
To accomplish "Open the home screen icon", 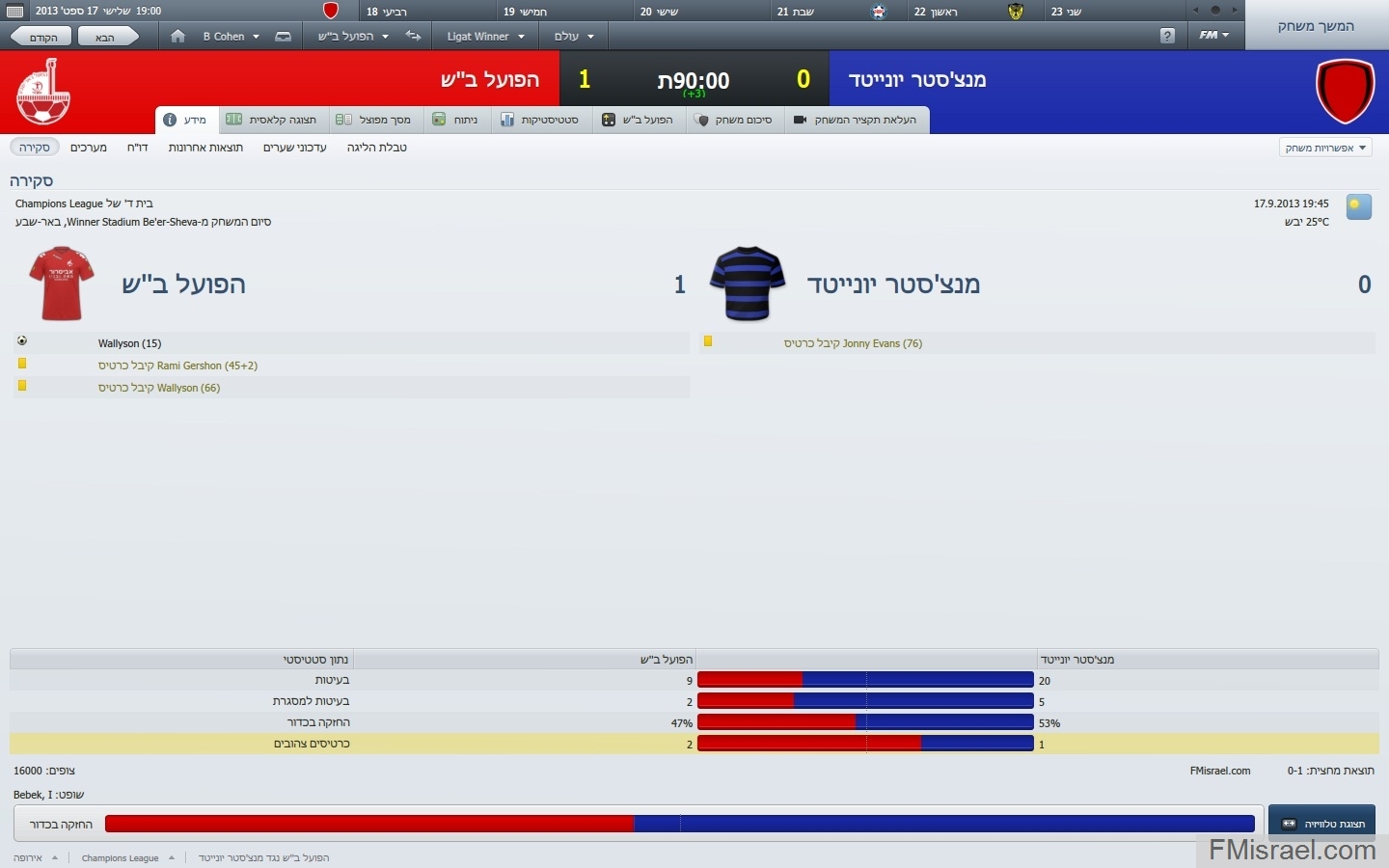I will [x=177, y=37].
